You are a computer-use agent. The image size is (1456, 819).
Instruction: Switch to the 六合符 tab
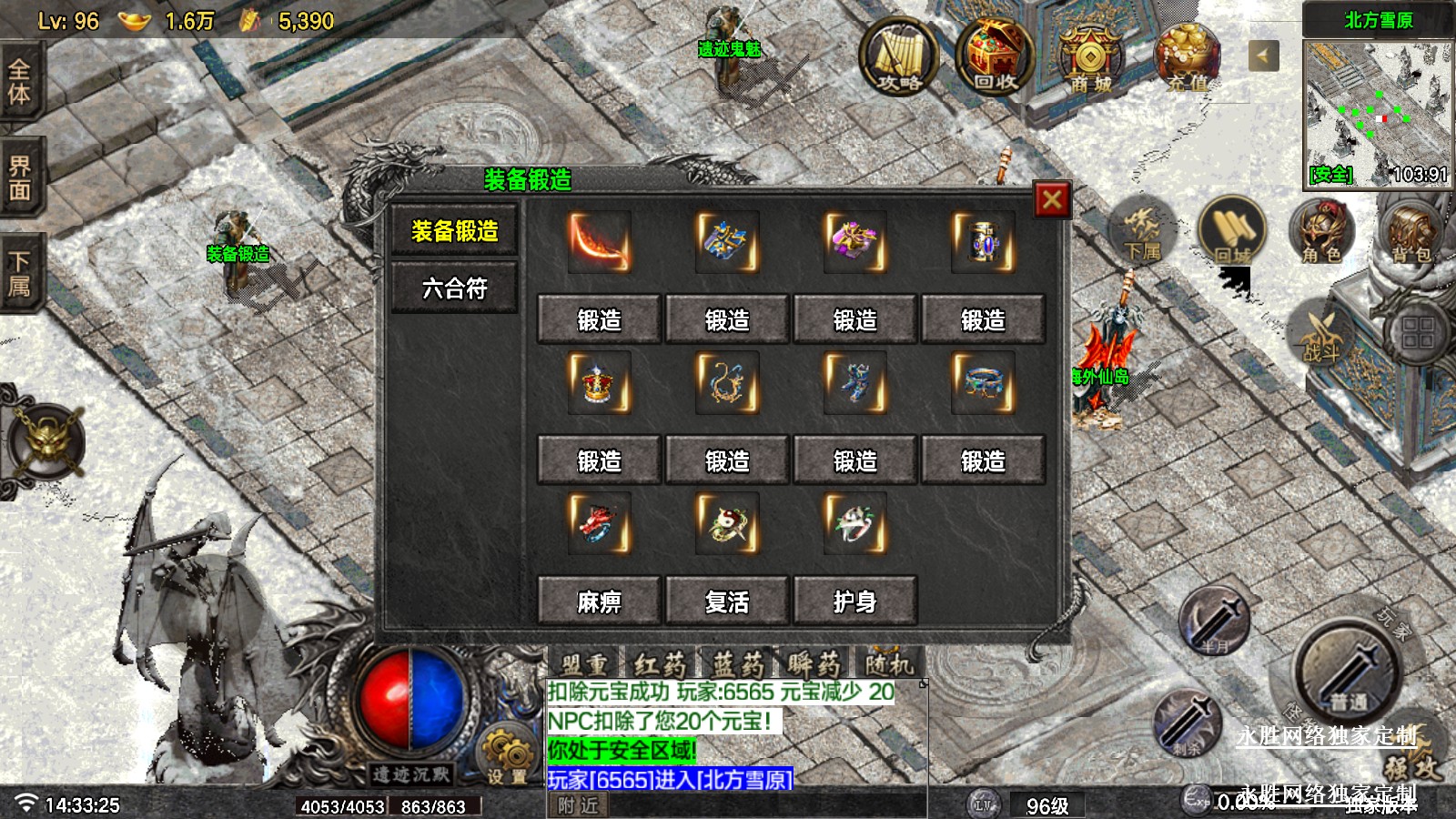[x=454, y=288]
